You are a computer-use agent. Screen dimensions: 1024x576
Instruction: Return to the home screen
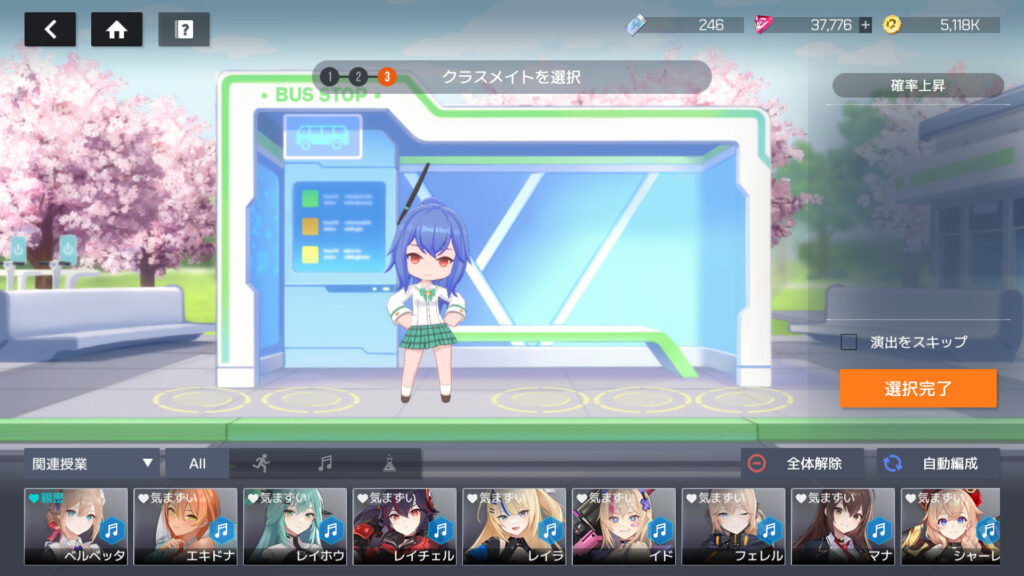(116, 29)
